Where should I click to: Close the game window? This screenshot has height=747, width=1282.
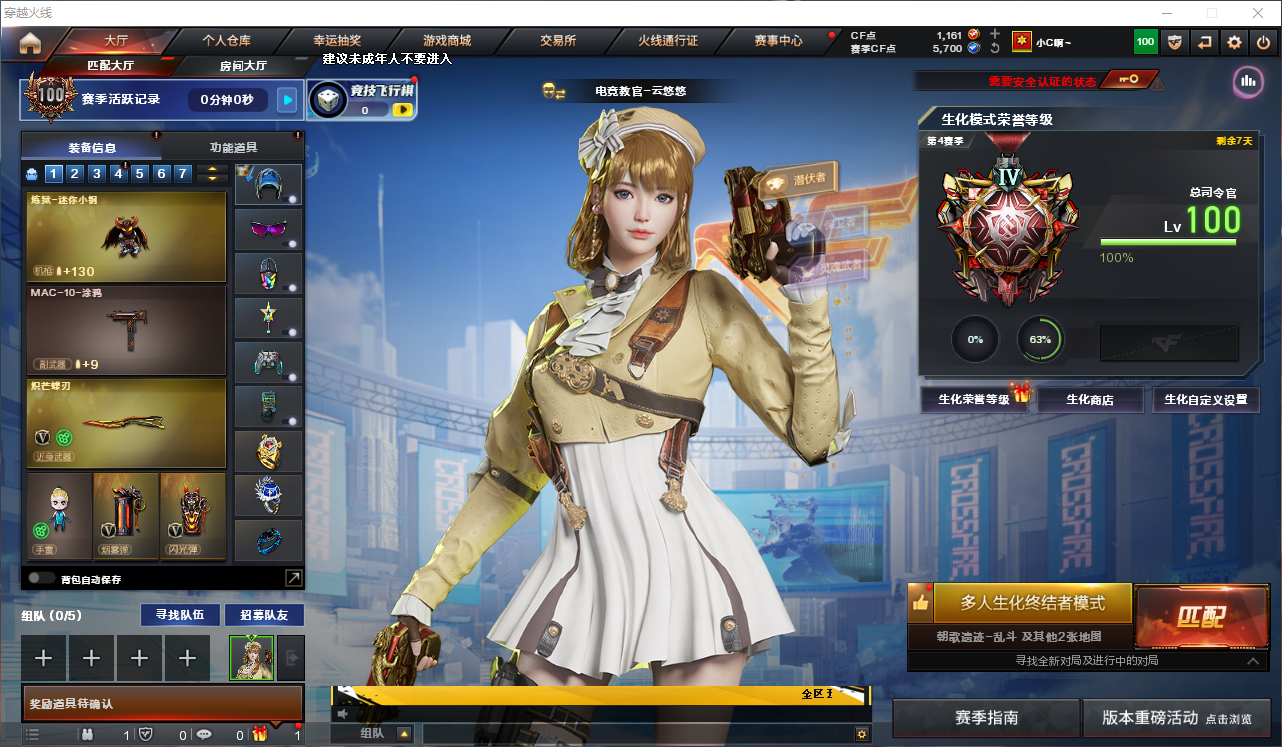click(x=1258, y=13)
